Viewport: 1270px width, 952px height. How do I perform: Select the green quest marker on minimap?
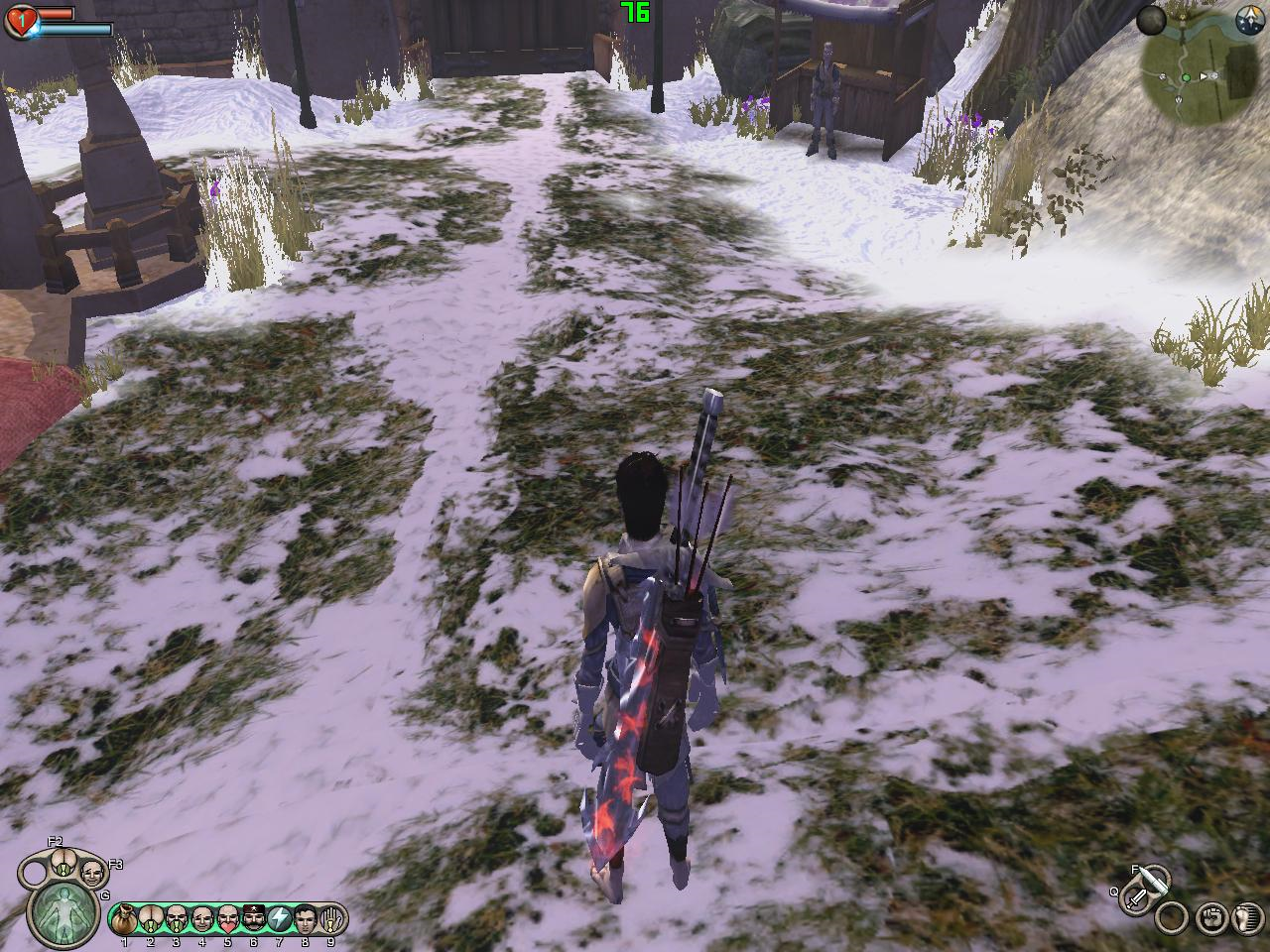[1186, 76]
